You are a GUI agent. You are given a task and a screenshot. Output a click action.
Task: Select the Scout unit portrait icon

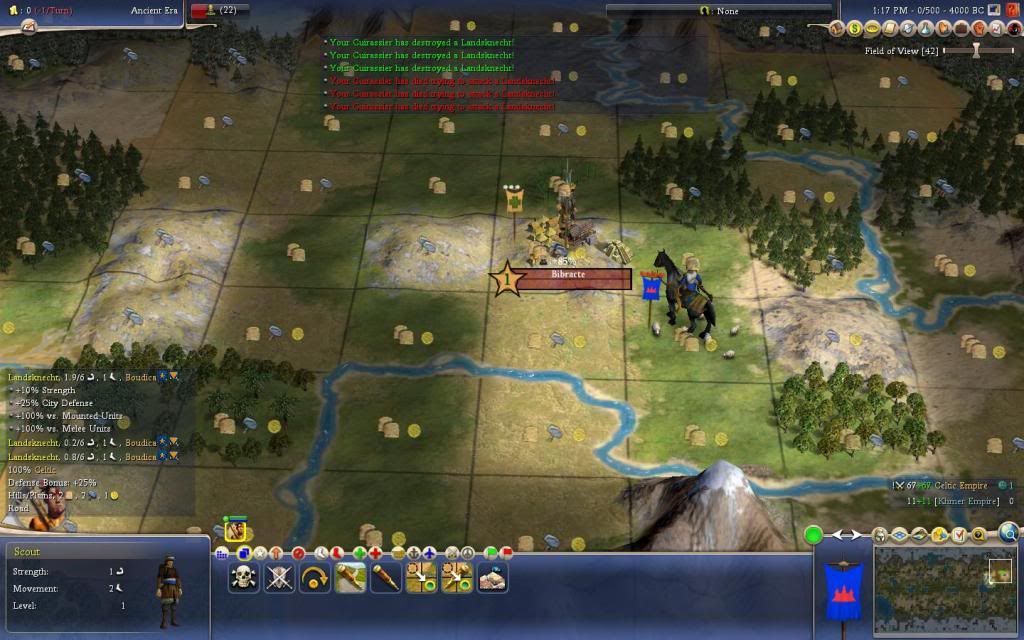point(236,531)
